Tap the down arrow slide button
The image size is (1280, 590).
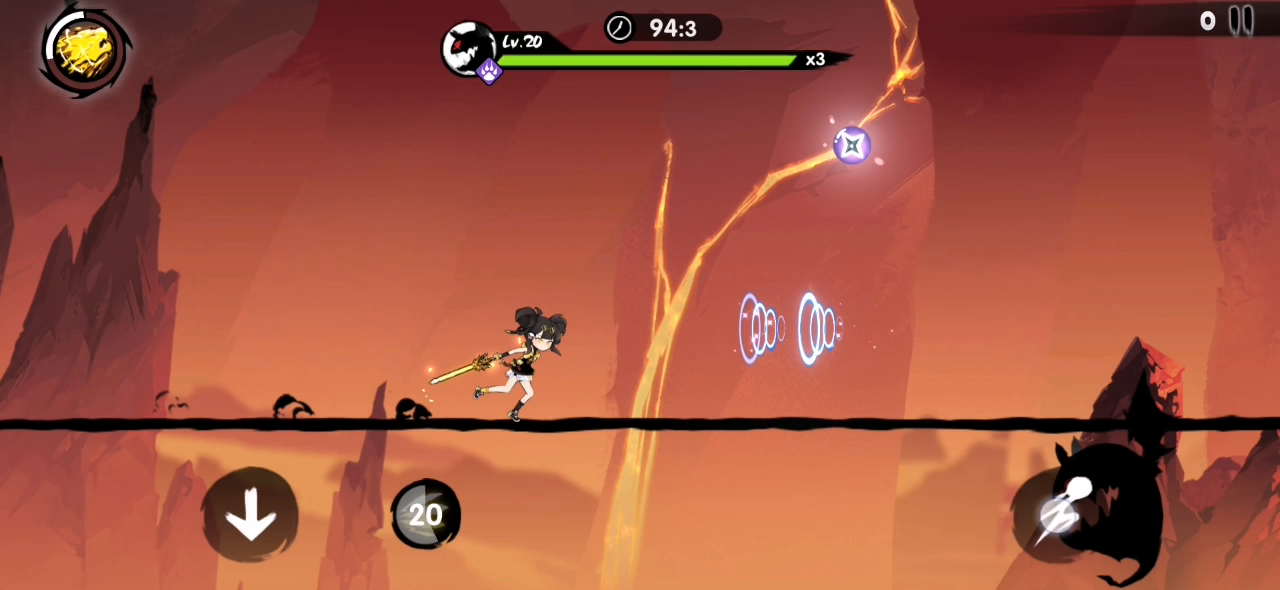tap(250, 516)
